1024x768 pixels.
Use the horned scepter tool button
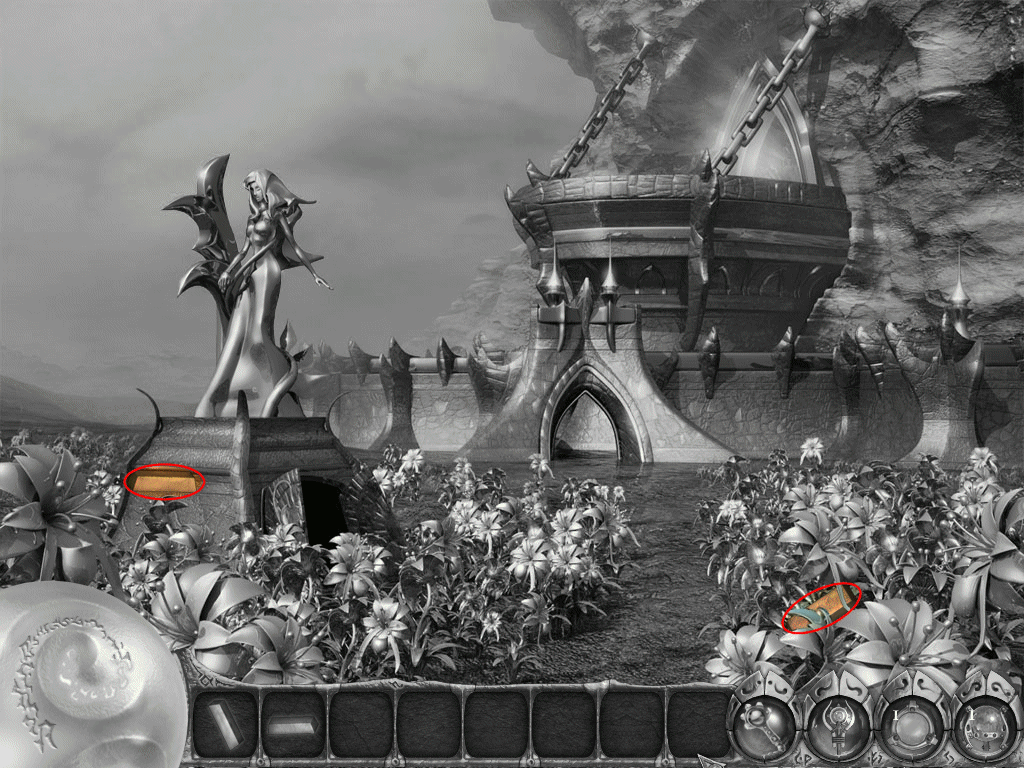pos(837,728)
